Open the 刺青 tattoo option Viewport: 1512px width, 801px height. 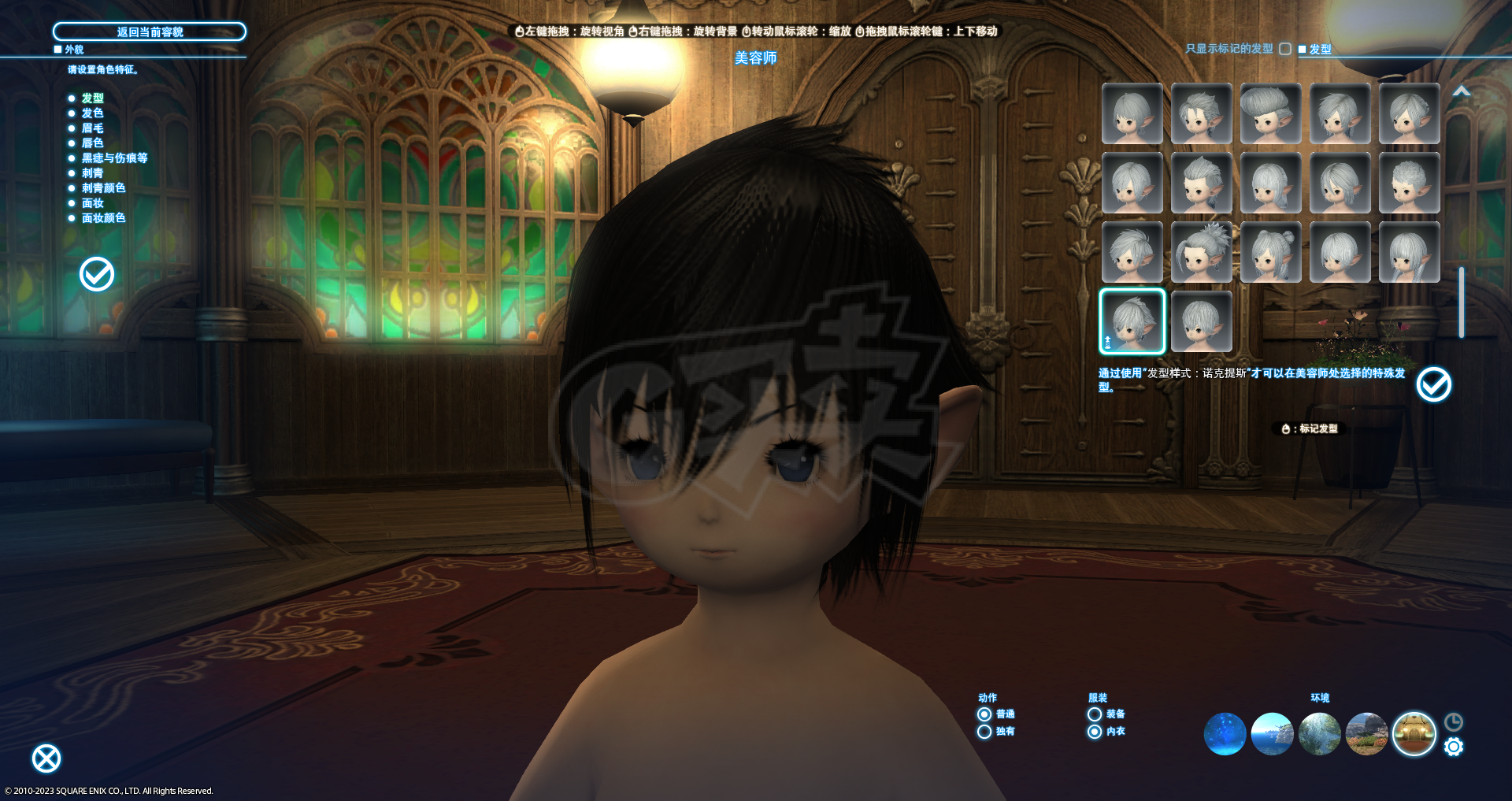point(92,173)
